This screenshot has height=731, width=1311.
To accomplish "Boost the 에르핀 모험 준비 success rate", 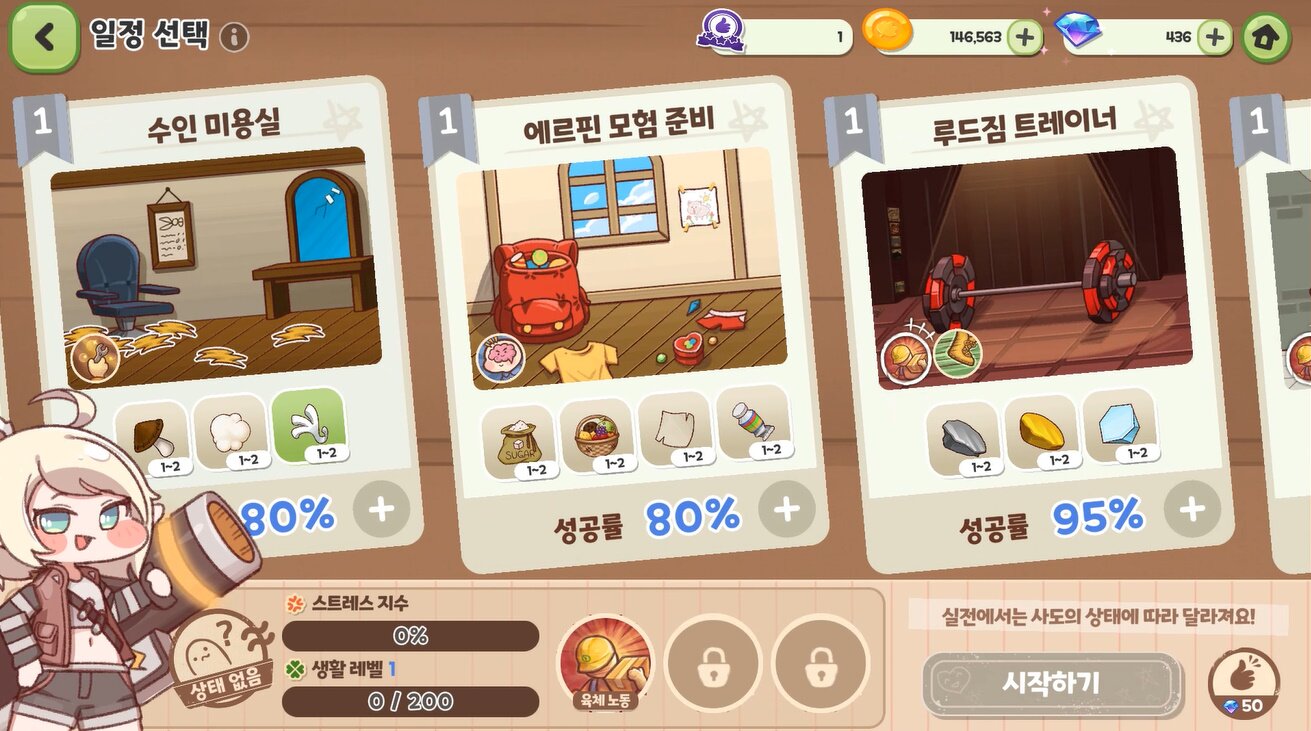I will 786,510.
